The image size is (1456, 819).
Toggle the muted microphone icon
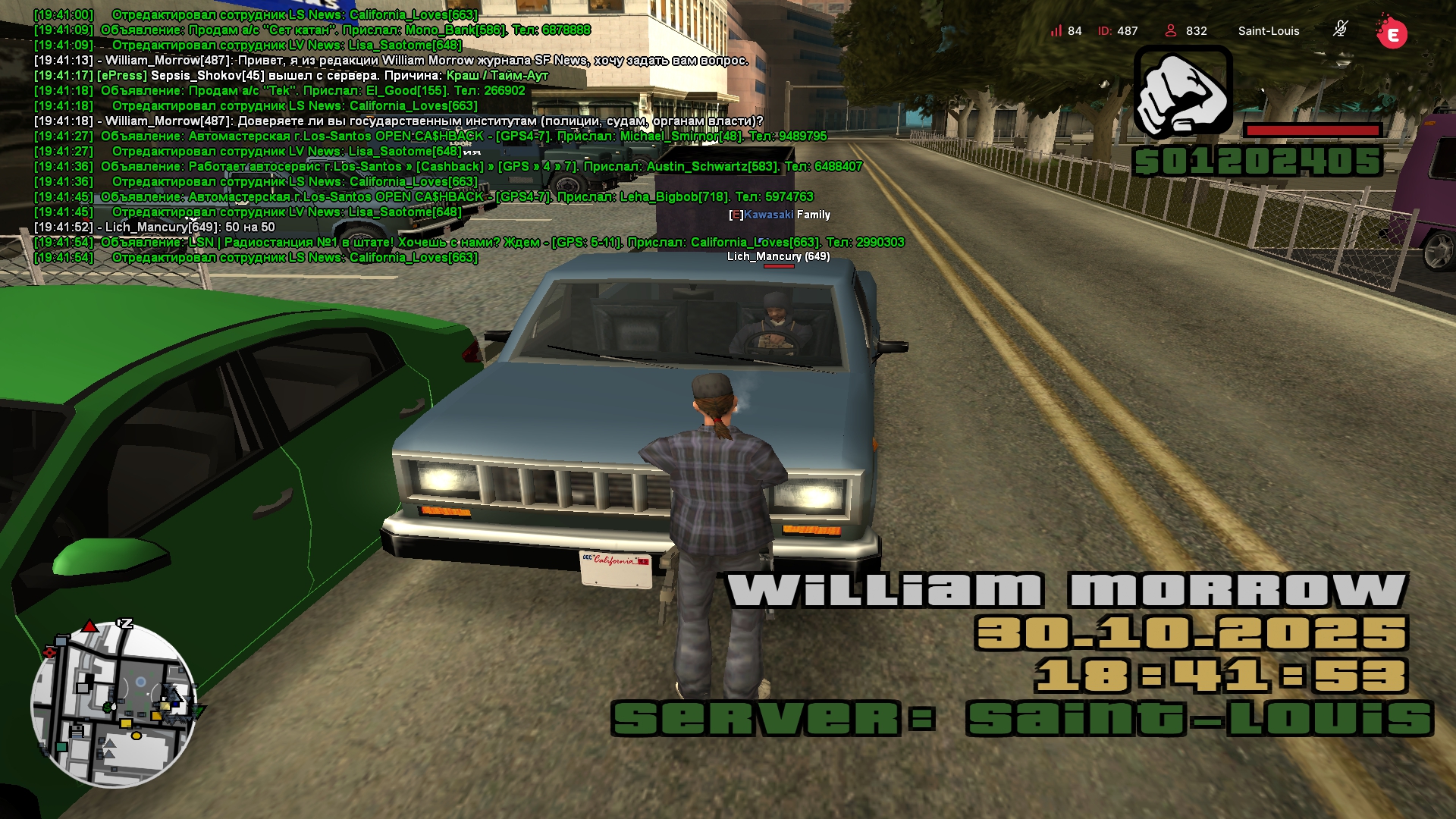(x=1340, y=30)
